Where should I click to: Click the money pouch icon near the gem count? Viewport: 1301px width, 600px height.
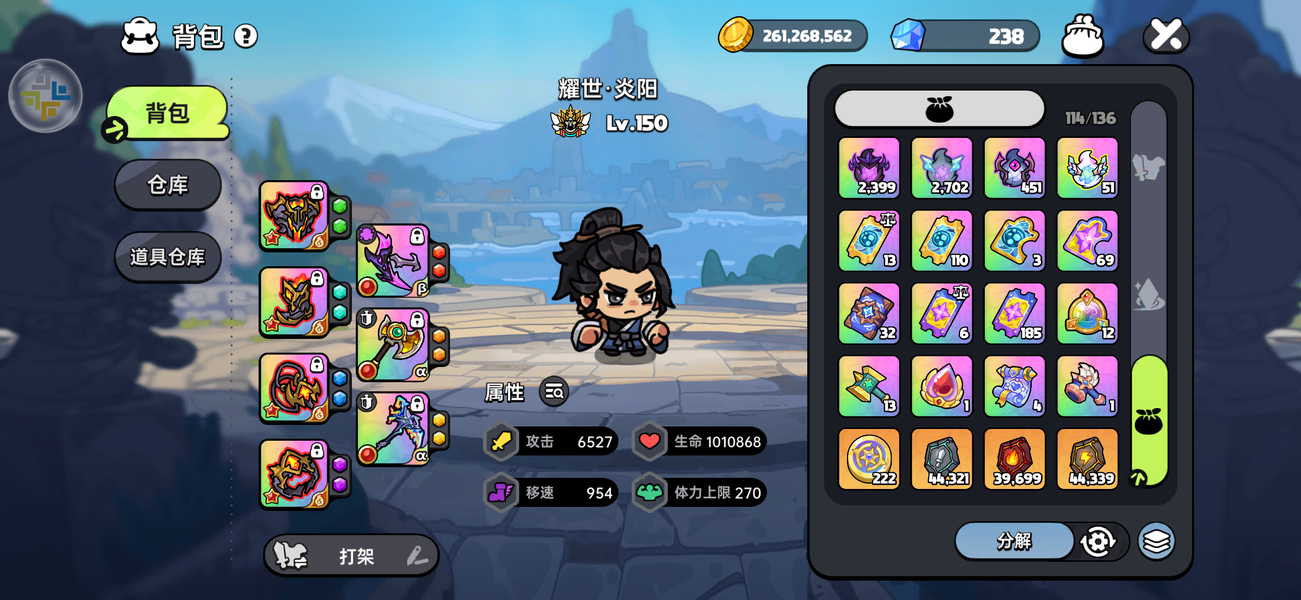pyautogui.click(x=1082, y=36)
